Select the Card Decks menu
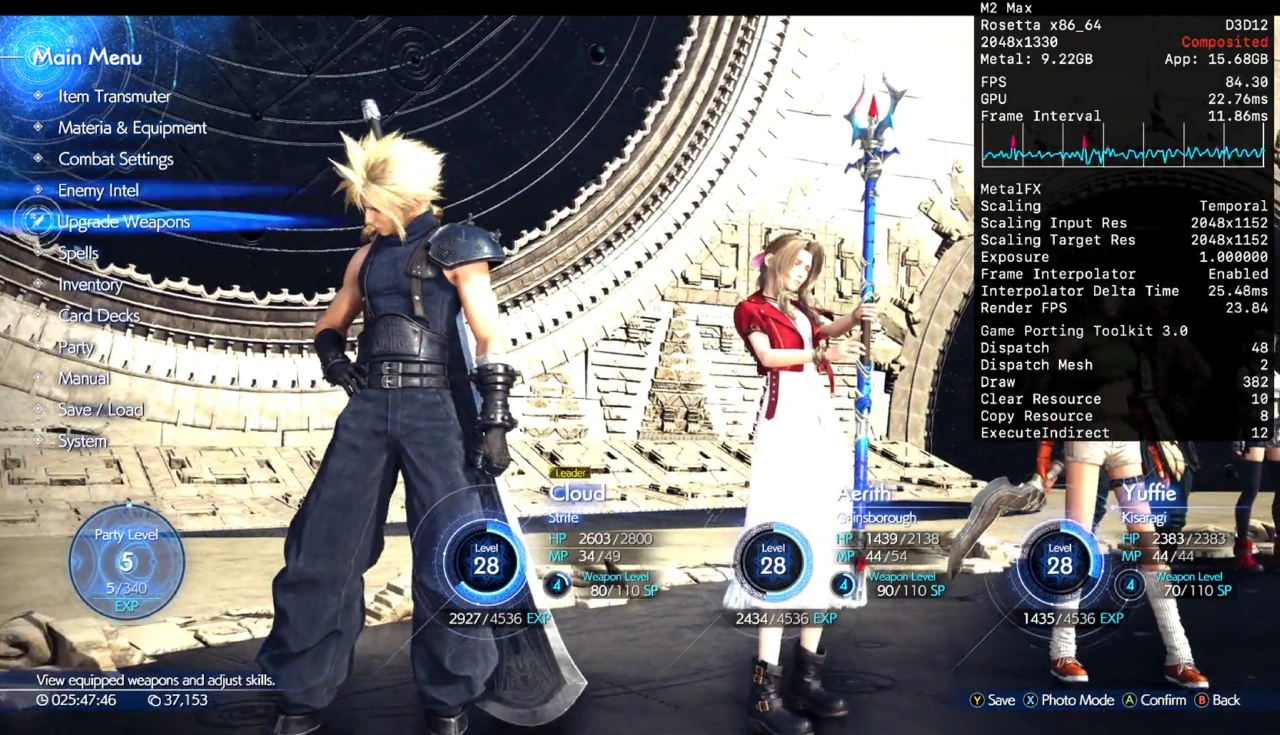The image size is (1280, 735). coord(99,315)
